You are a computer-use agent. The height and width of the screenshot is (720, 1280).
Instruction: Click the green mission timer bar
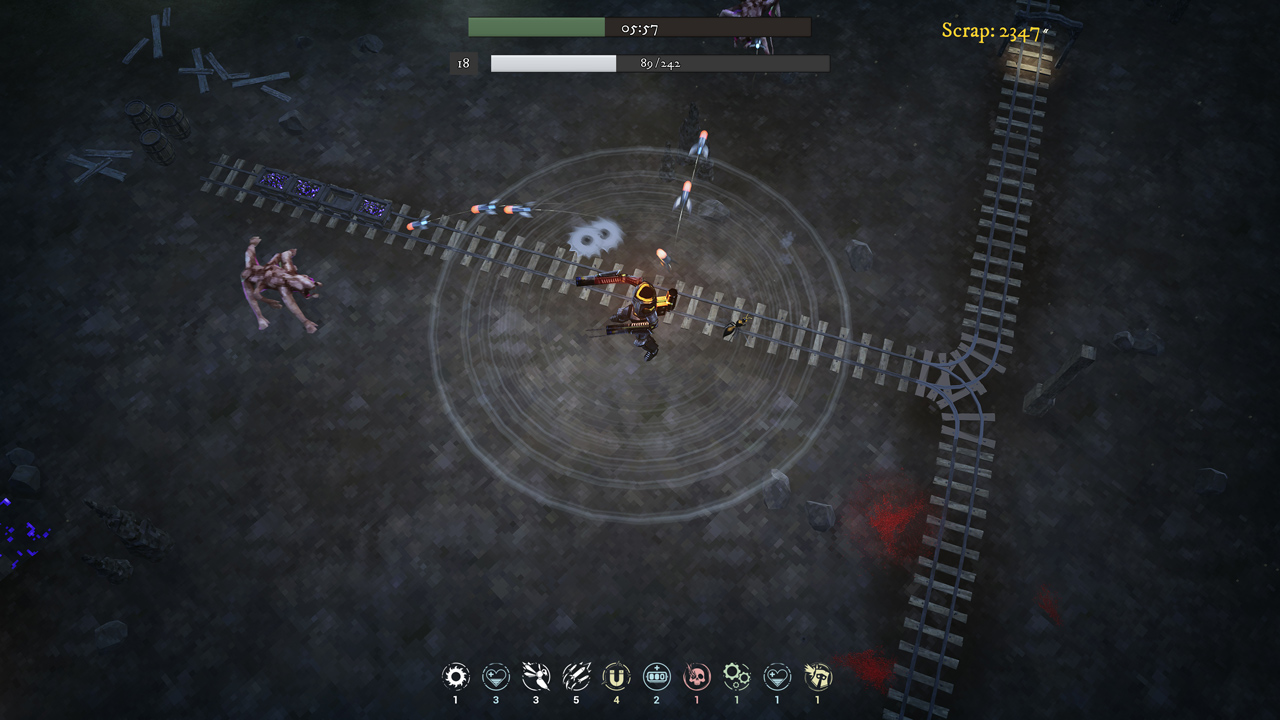click(535, 26)
